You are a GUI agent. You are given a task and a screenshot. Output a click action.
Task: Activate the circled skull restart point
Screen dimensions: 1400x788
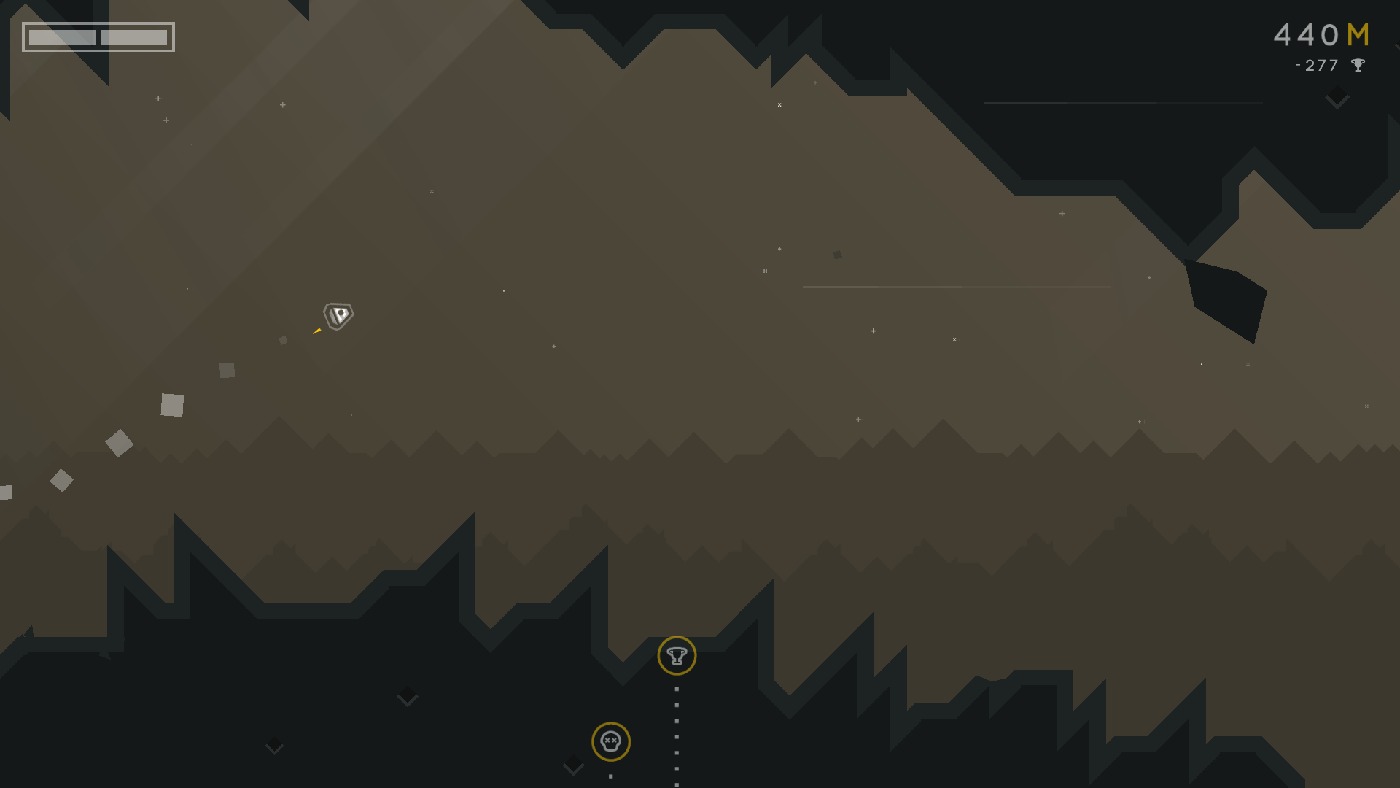click(611, 742)
